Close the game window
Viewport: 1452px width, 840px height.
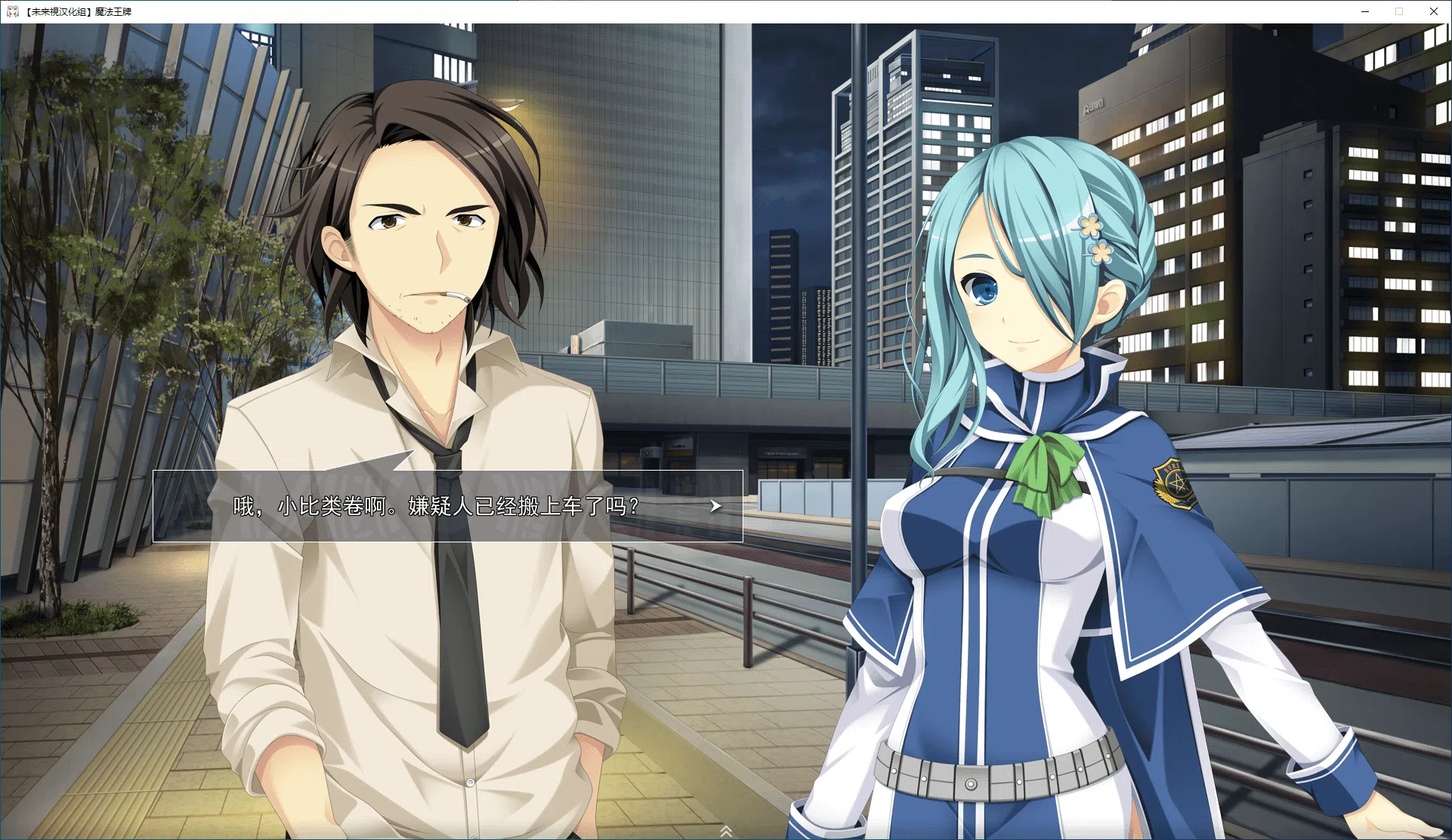pos(1433,11)
